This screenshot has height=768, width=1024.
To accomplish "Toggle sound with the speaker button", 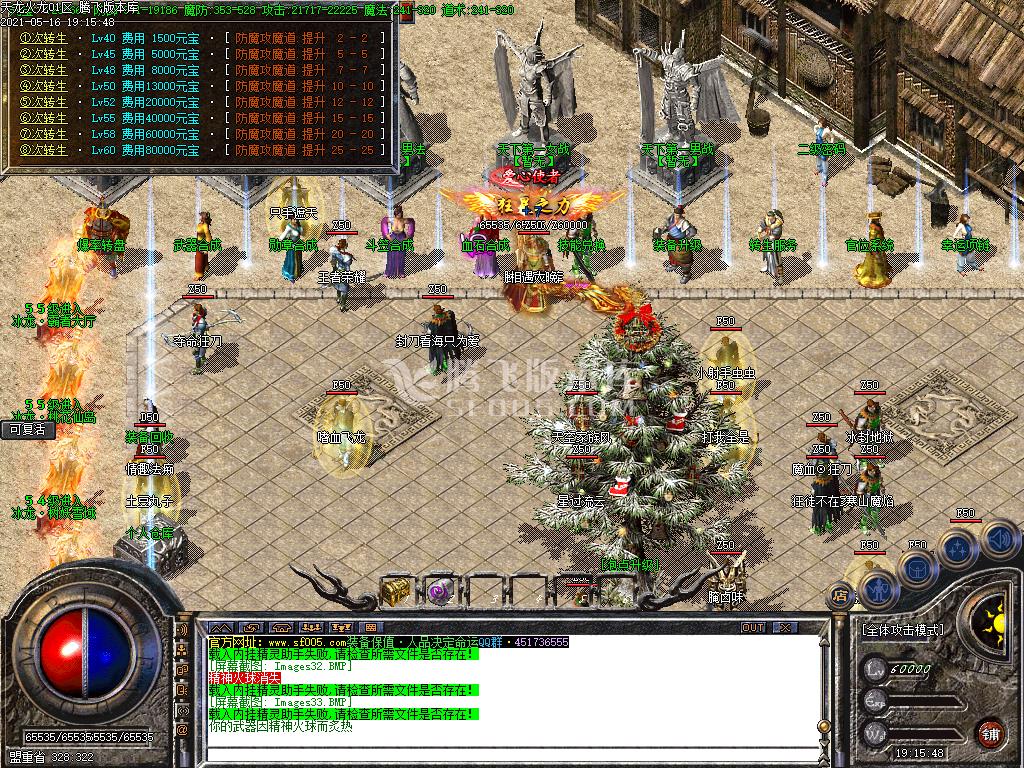I will (996, 540).
